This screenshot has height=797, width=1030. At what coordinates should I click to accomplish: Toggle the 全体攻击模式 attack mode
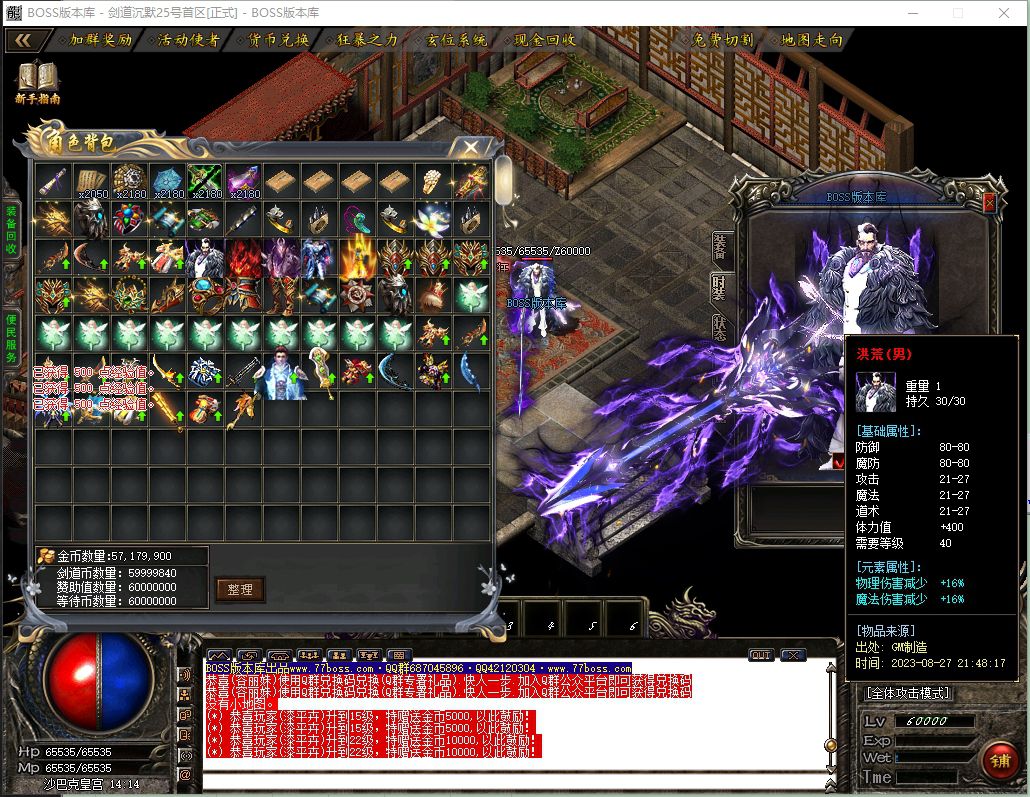point(907,692)
